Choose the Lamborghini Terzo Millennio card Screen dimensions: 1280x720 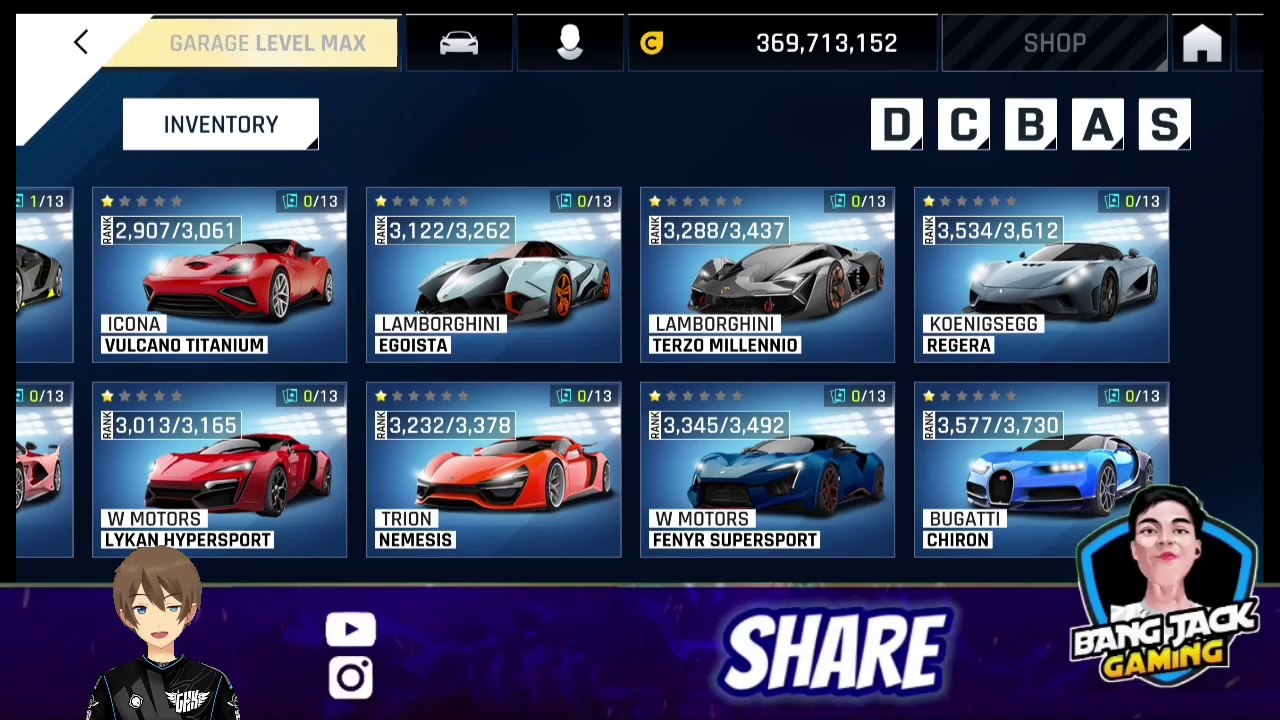(x=767, y=275)
